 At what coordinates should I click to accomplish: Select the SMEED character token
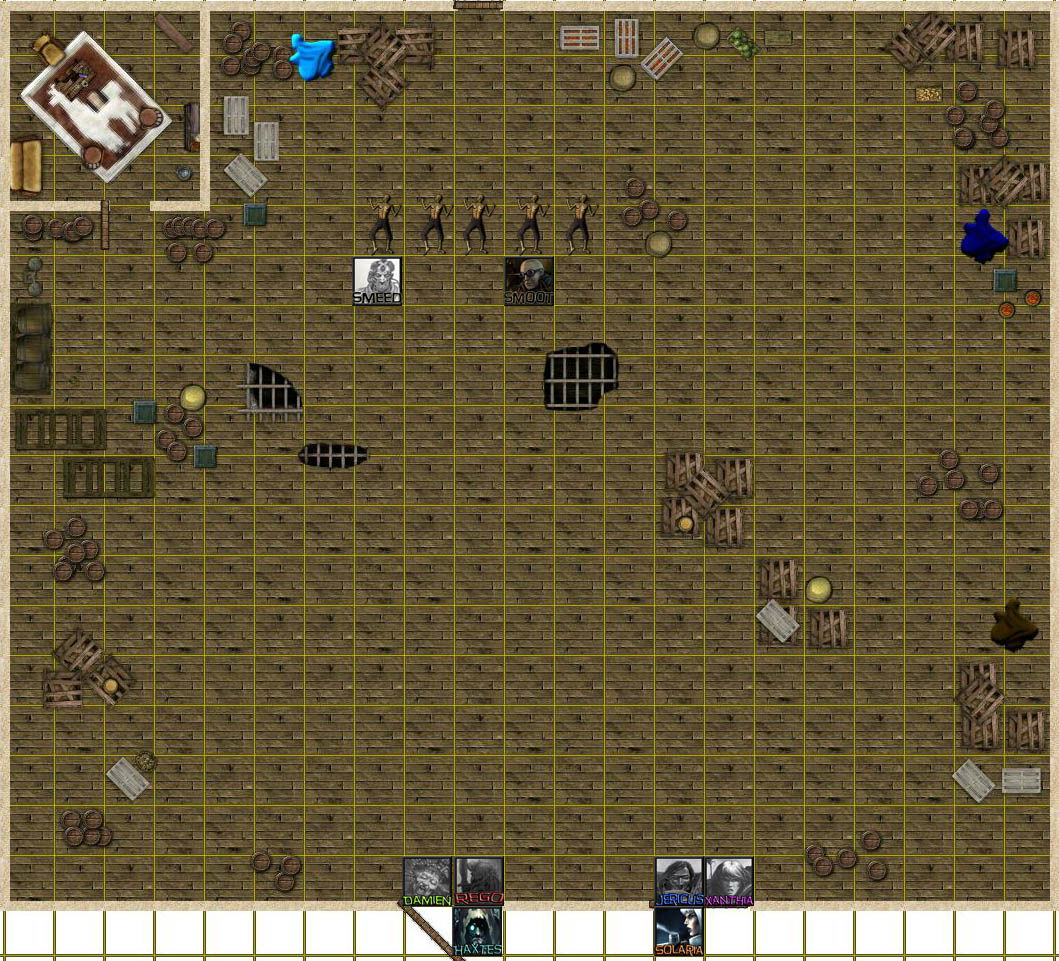coord(378,281)
